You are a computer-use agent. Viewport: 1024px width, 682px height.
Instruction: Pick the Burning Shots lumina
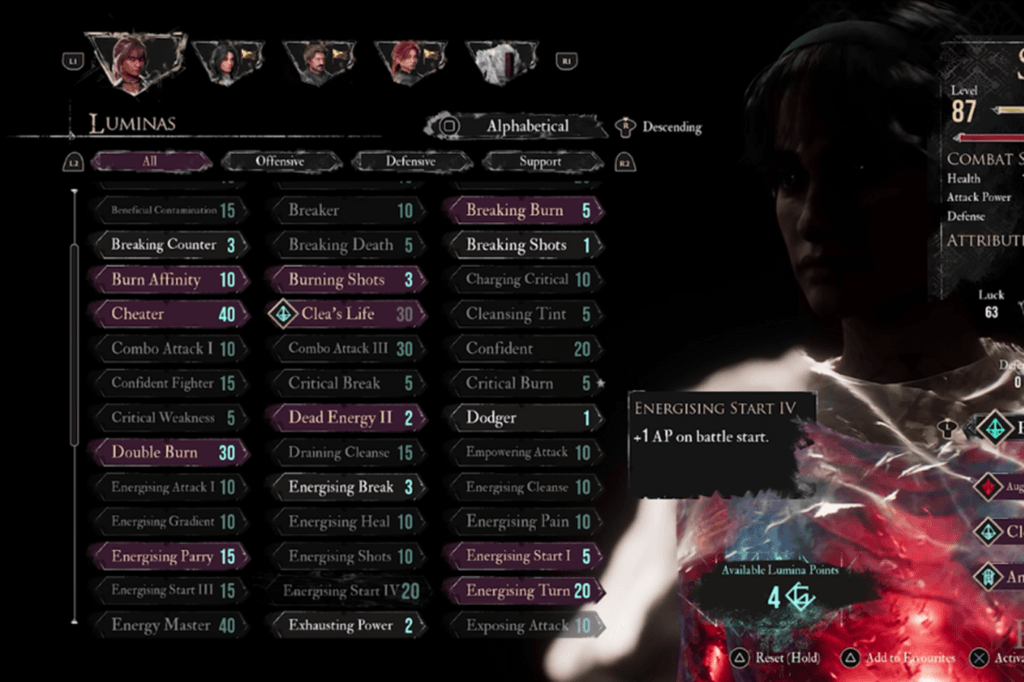click(x=345, y=280)
